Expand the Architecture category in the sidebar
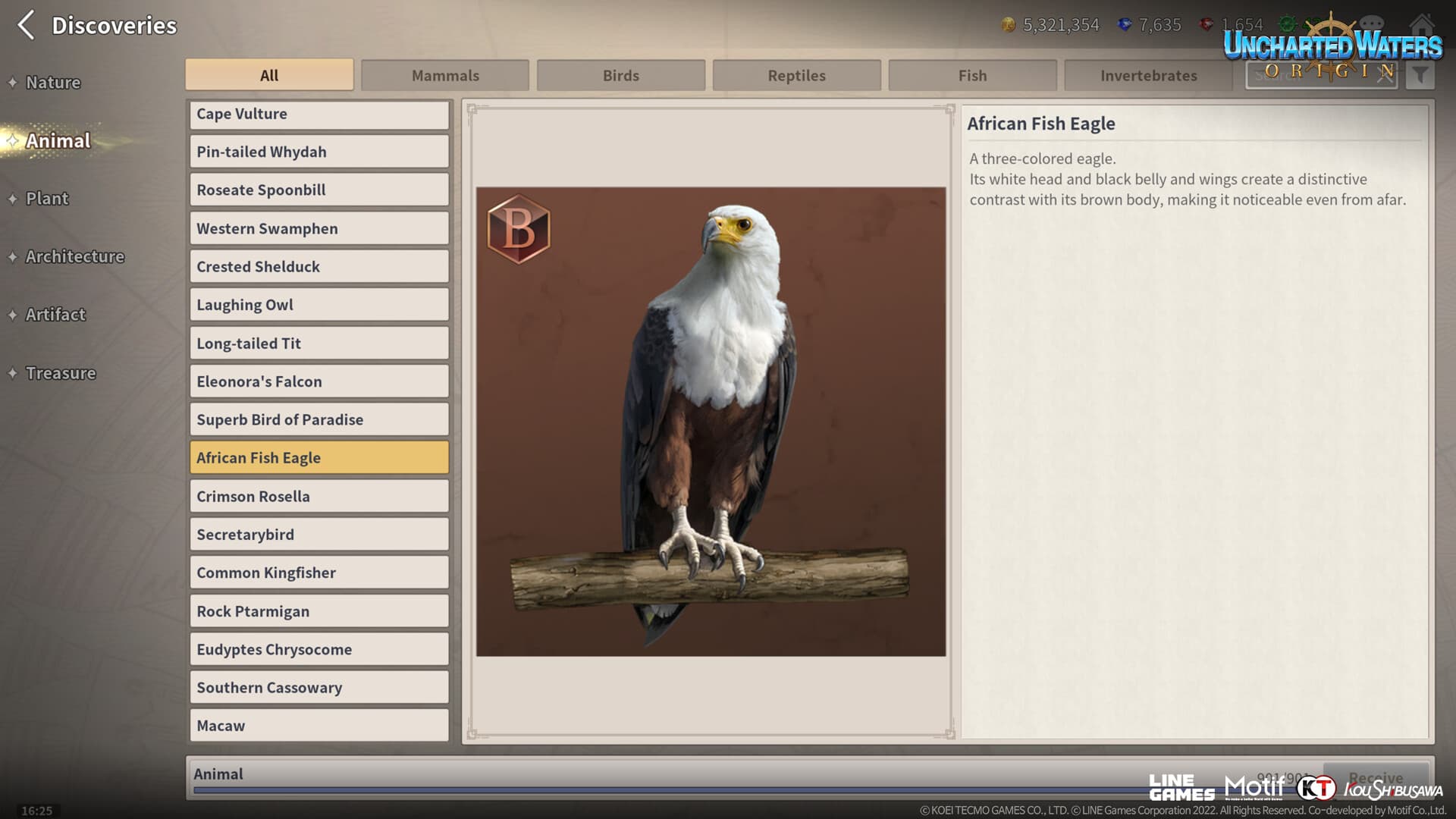The image size is (1456, 819). tap(74, 256)
